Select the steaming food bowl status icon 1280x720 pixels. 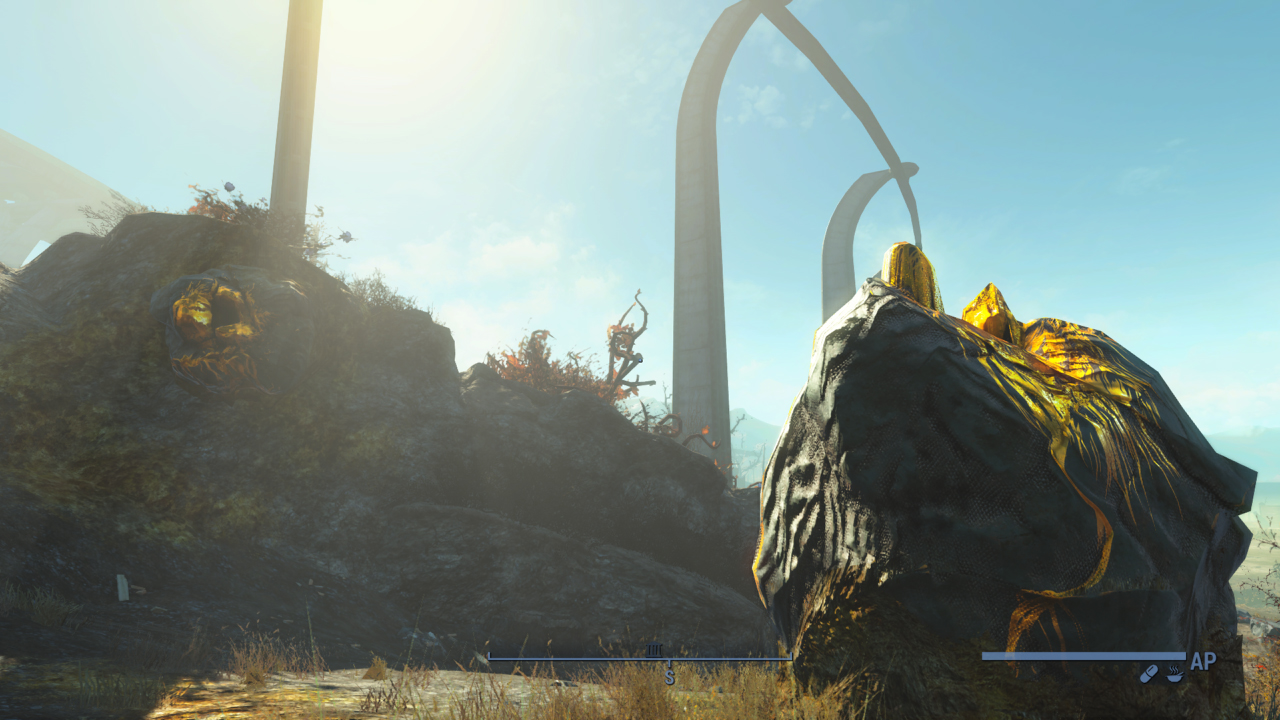pyautogui.click(x=1174, y=674)
